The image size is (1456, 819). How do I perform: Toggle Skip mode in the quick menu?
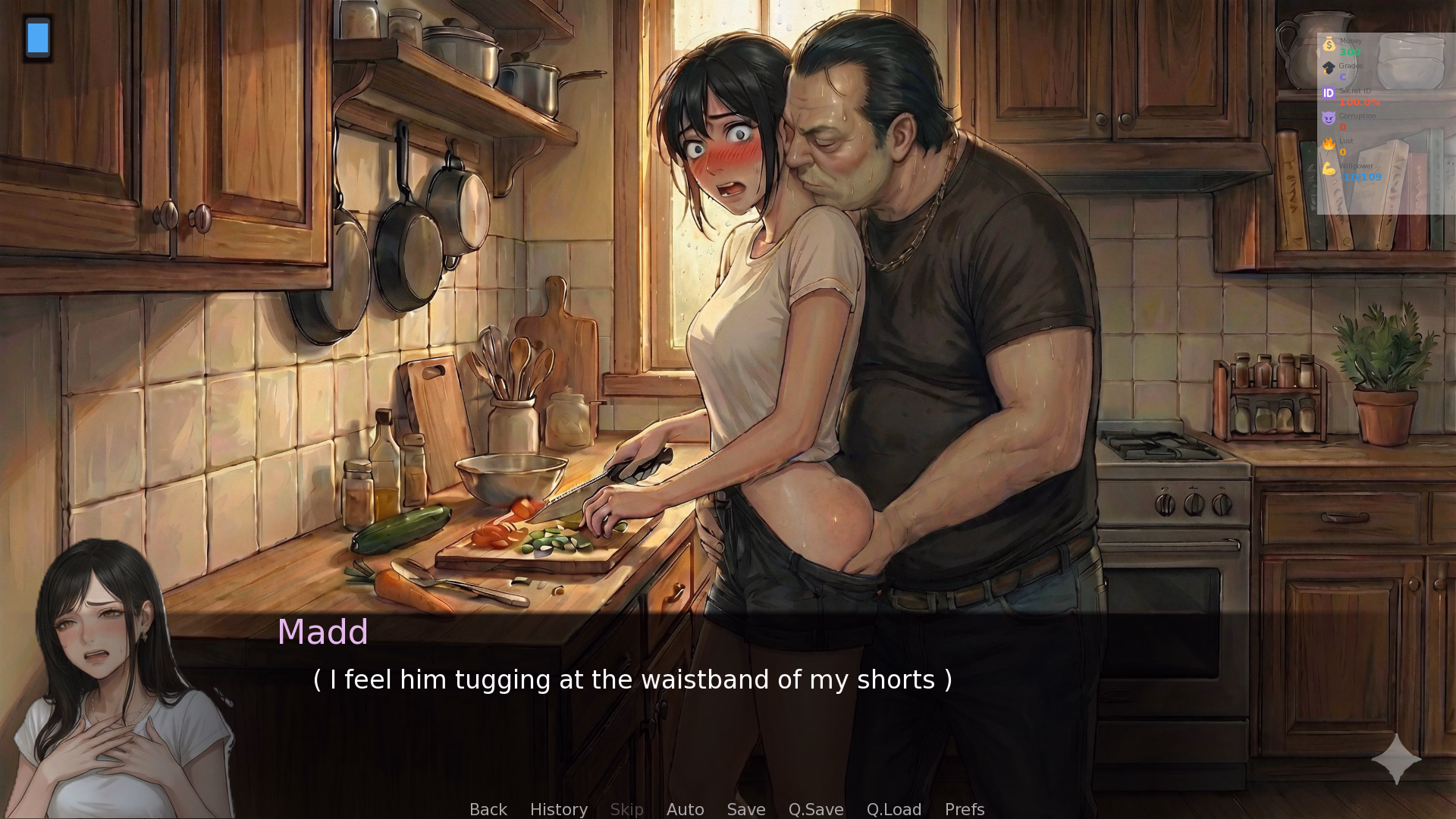(x=626, y=809)
